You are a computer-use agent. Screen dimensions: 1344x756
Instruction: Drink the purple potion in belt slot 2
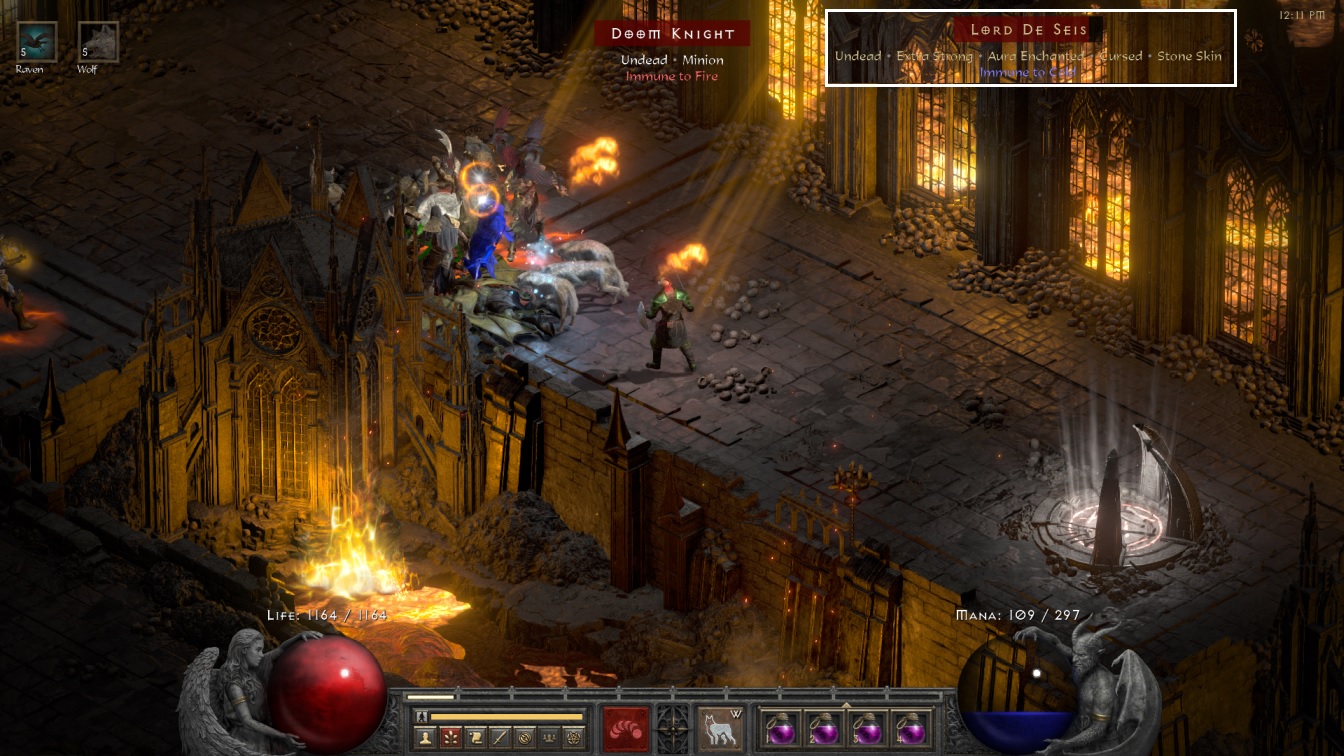click(x=822, y=728)
